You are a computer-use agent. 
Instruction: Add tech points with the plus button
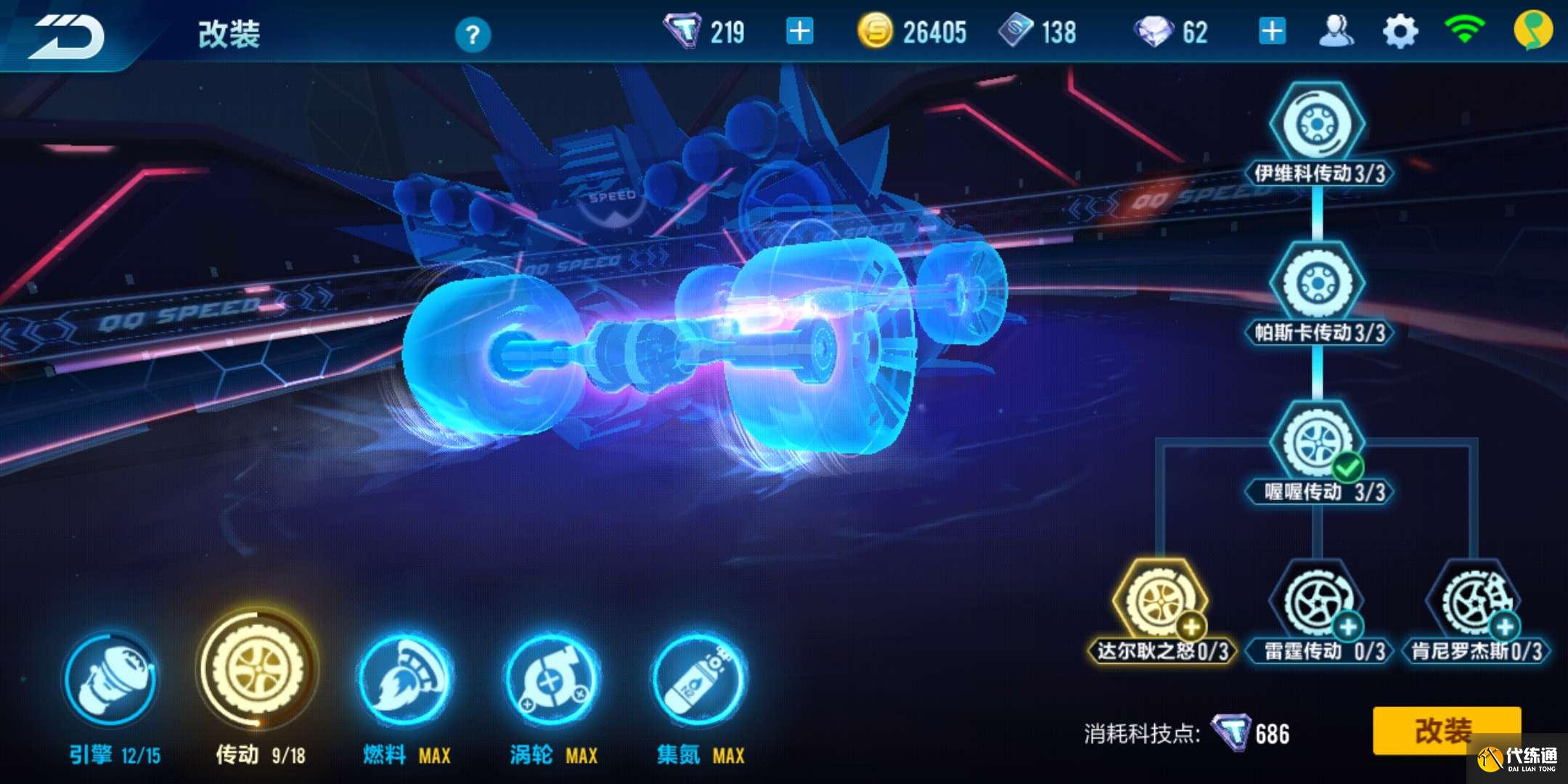[799, 32]
